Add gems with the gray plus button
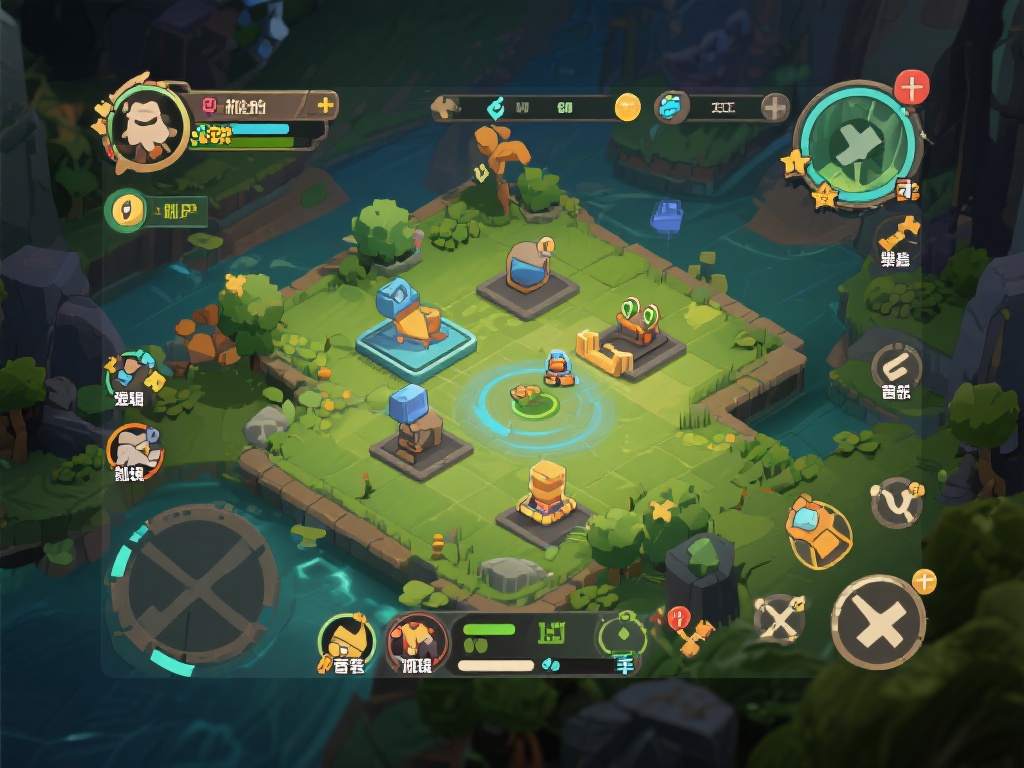 click(x=775, y=107)
